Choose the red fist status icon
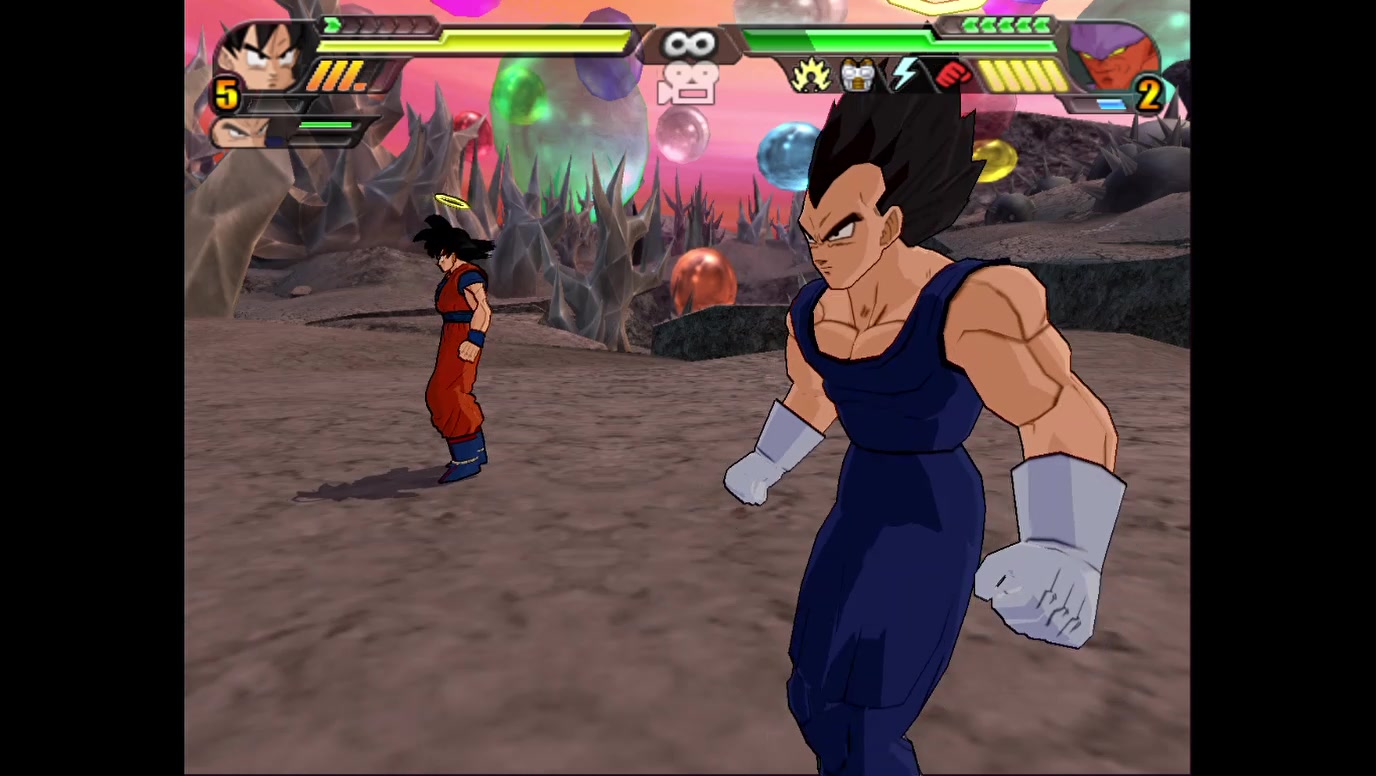The width and height of the screenshot is (1376, 776). point(953,75)
